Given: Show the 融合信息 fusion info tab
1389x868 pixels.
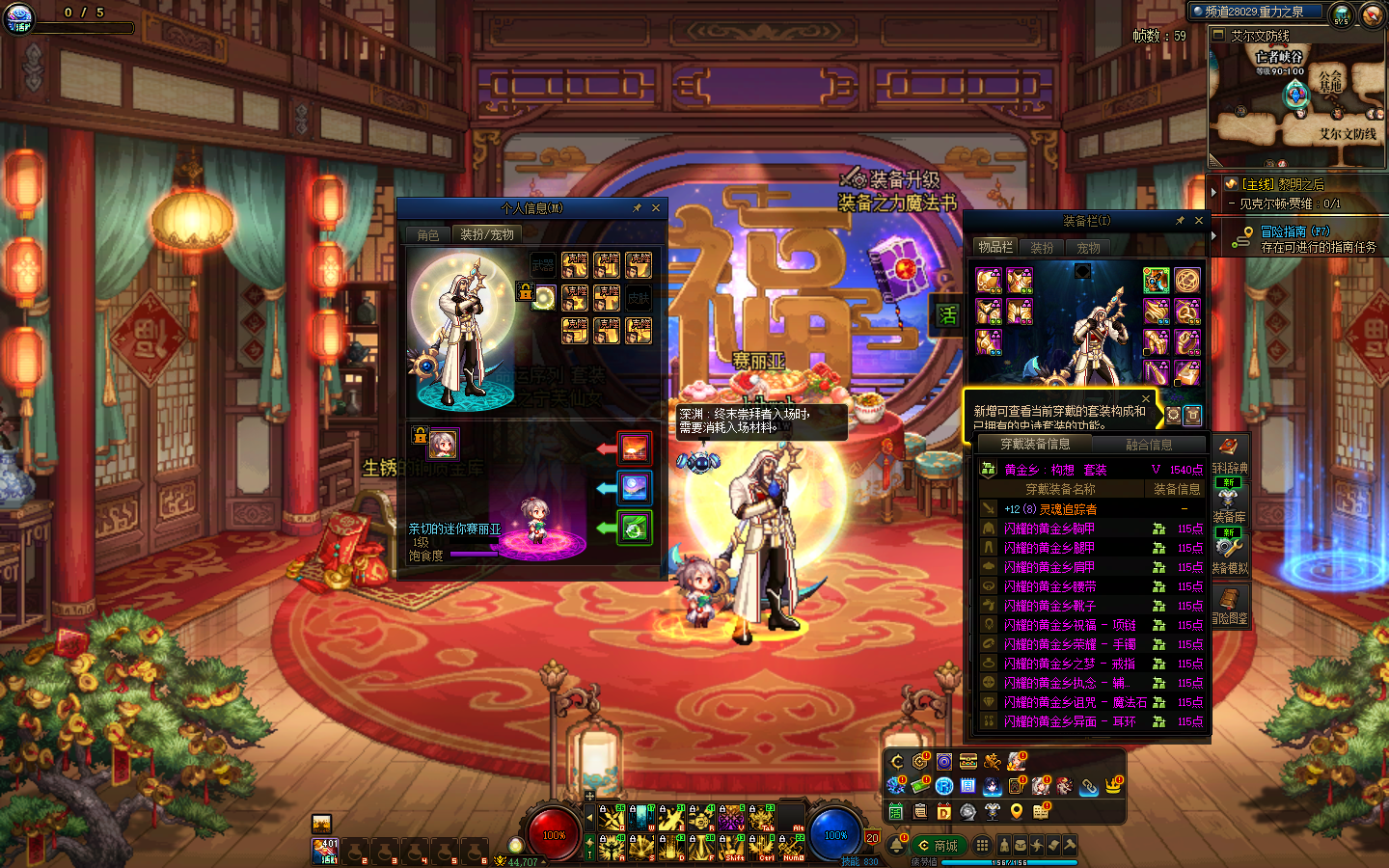Looking at the screenshot, I should pos(1149,445).
